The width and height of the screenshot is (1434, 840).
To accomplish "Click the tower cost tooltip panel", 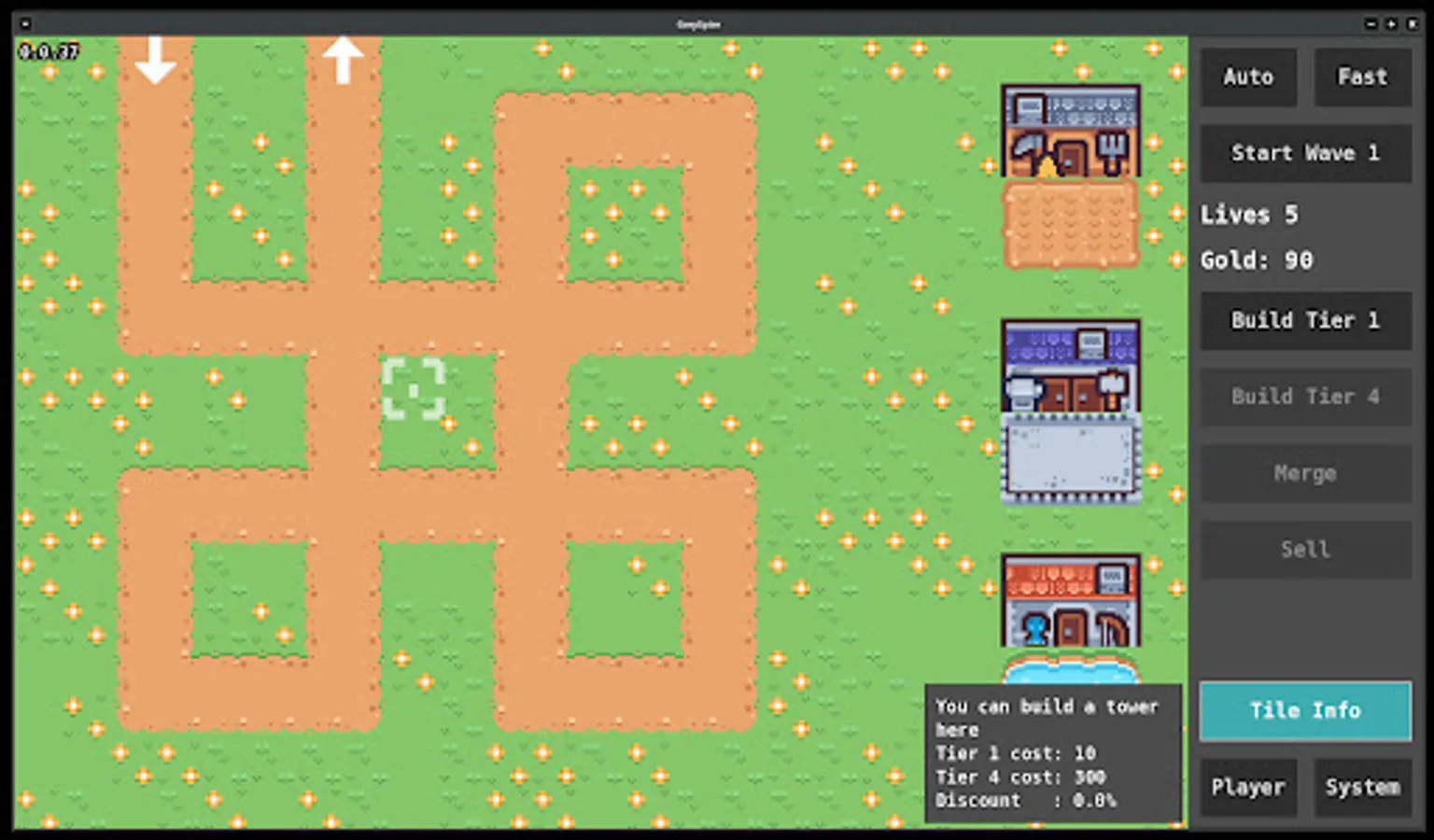I will (1053, 753).
